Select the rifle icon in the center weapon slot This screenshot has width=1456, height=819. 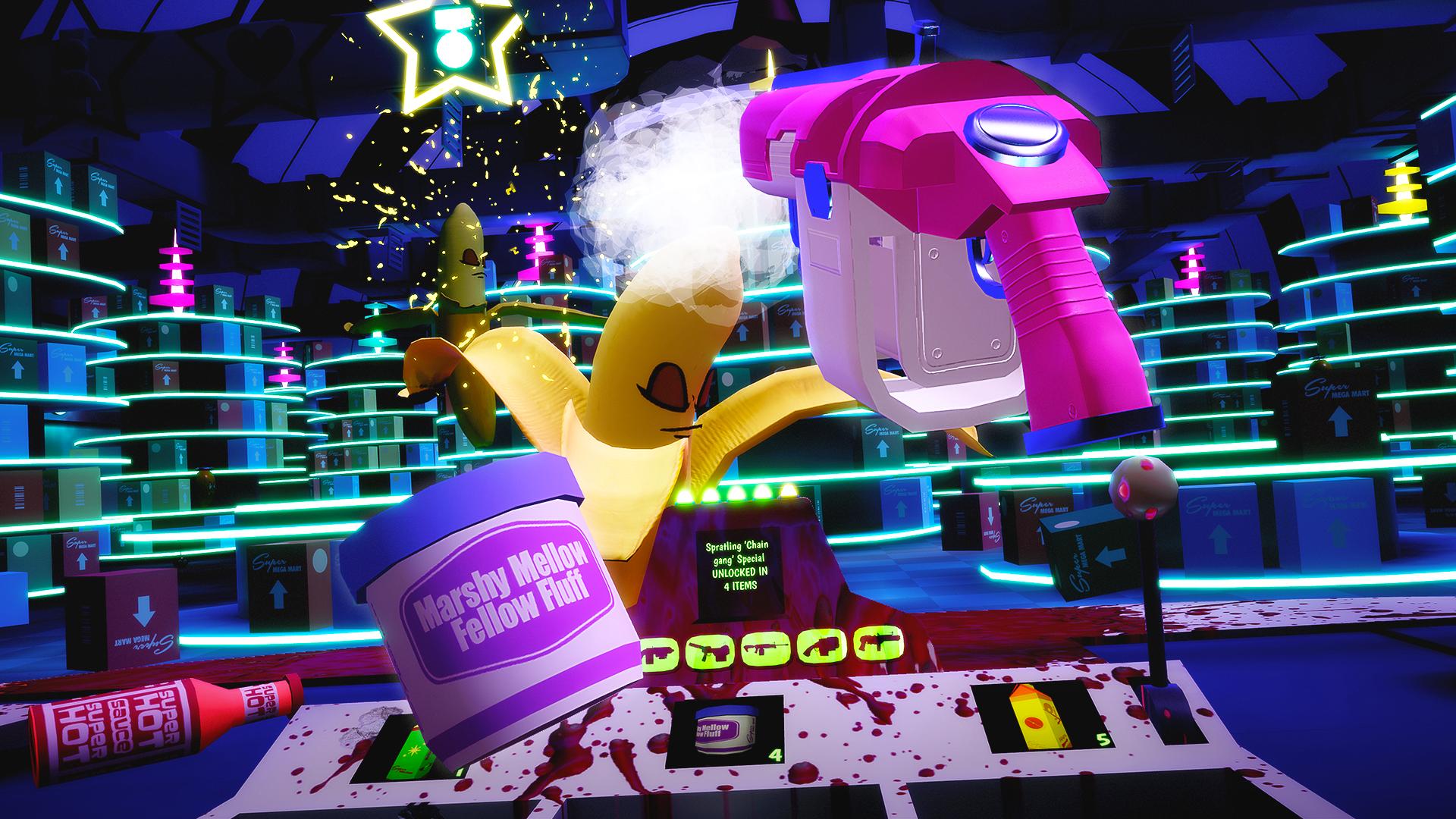(x=766, y=648)
